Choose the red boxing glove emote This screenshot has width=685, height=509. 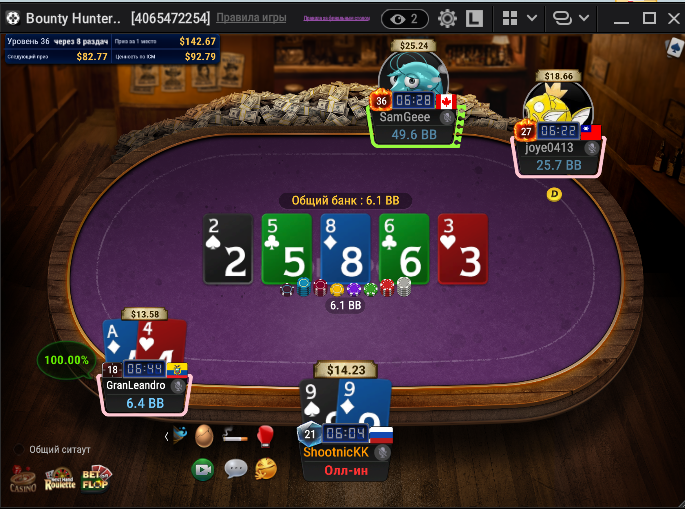(265, 435)
